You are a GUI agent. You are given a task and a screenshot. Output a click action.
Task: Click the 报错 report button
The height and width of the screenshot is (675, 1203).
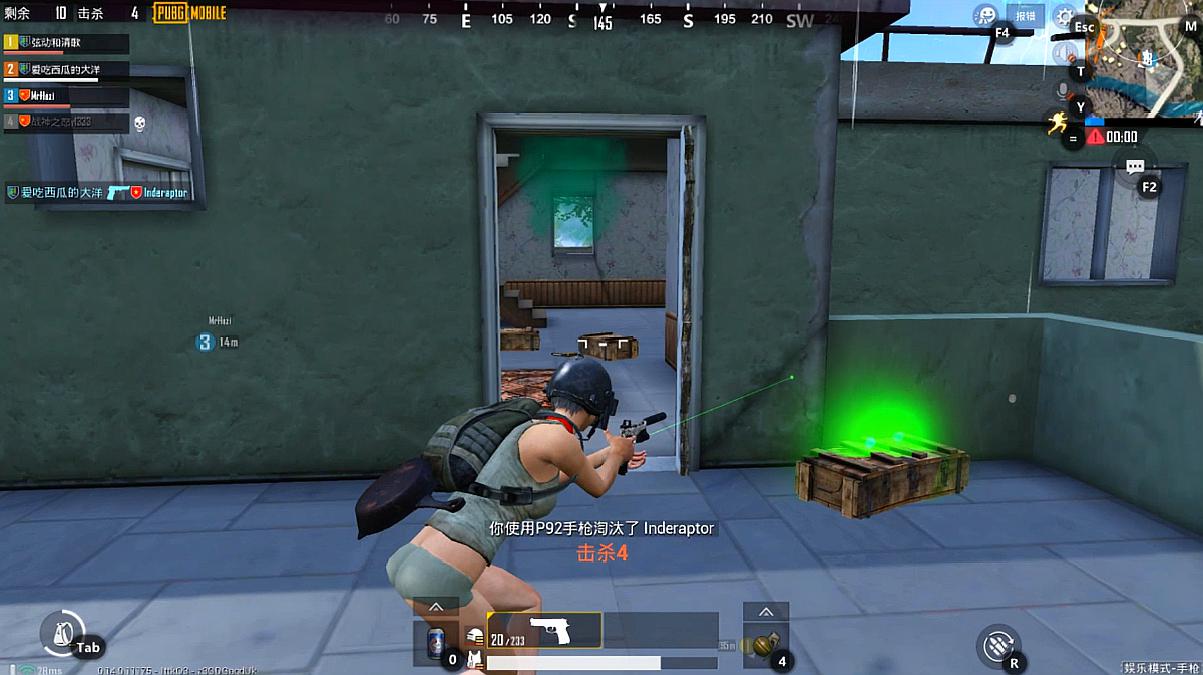1026,17
